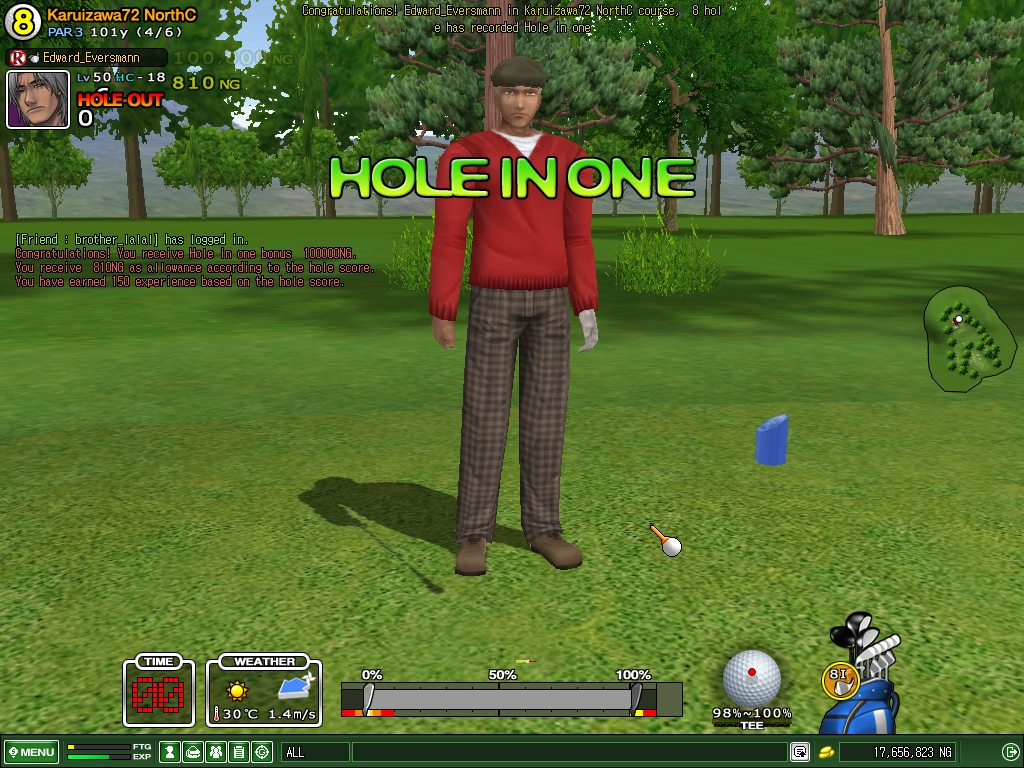1024x768 pixels.
Task: Open the hole overview minimap
Action: pos(968,339)
